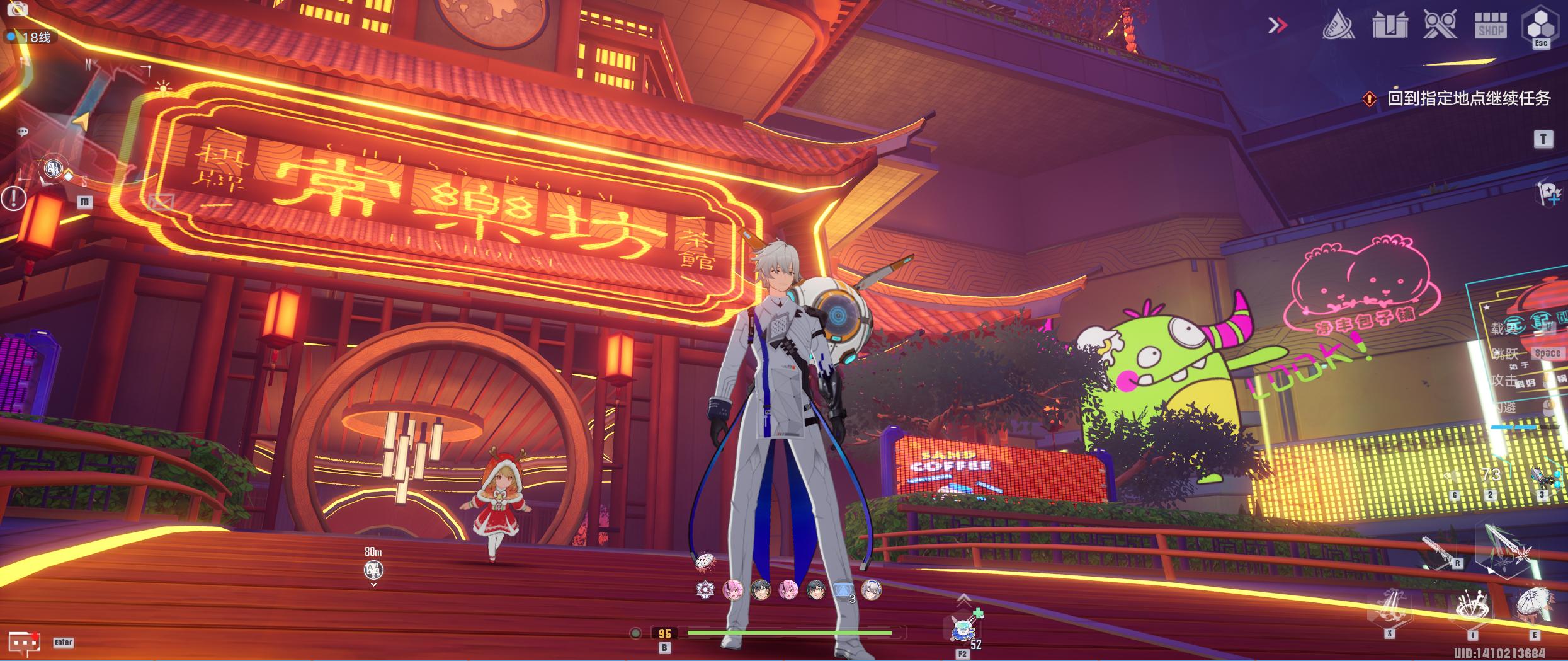Open the SHOP

tap(1491, 26)
